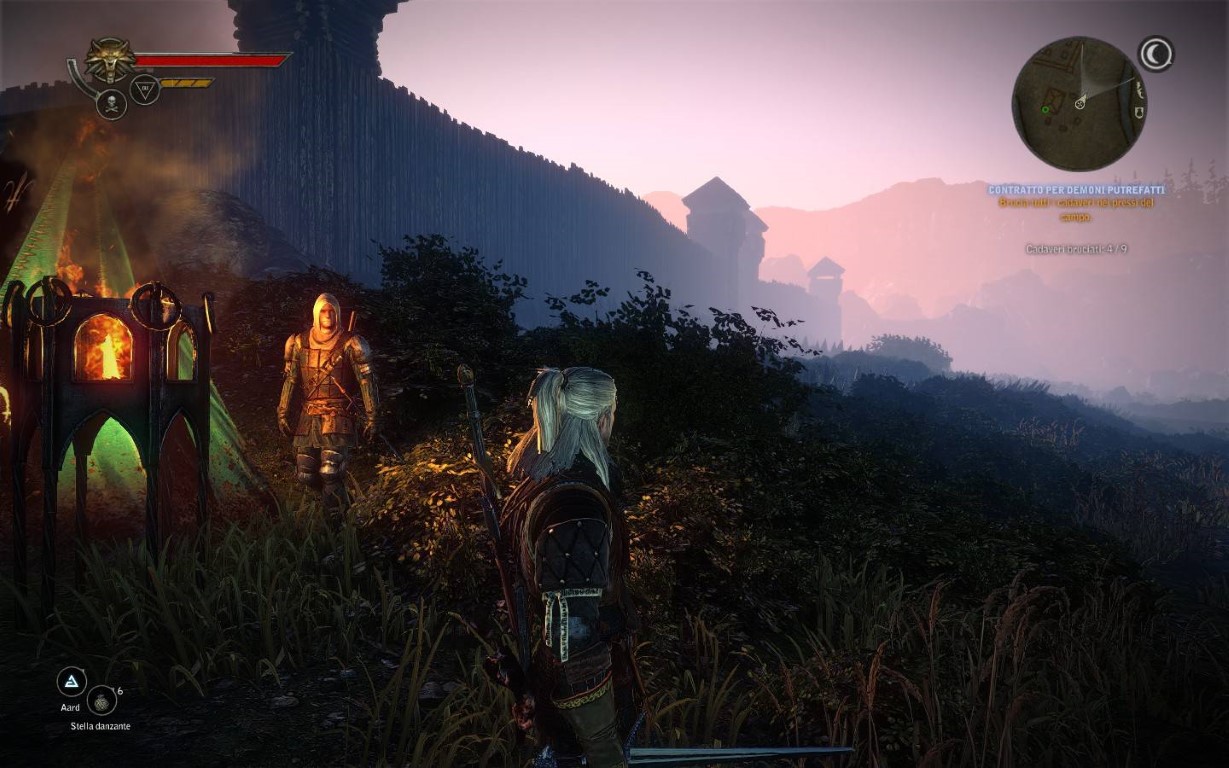Activate the Aard sign icon
The width and height of the screenshot is (1229, 768).
[x=71, y=682]
